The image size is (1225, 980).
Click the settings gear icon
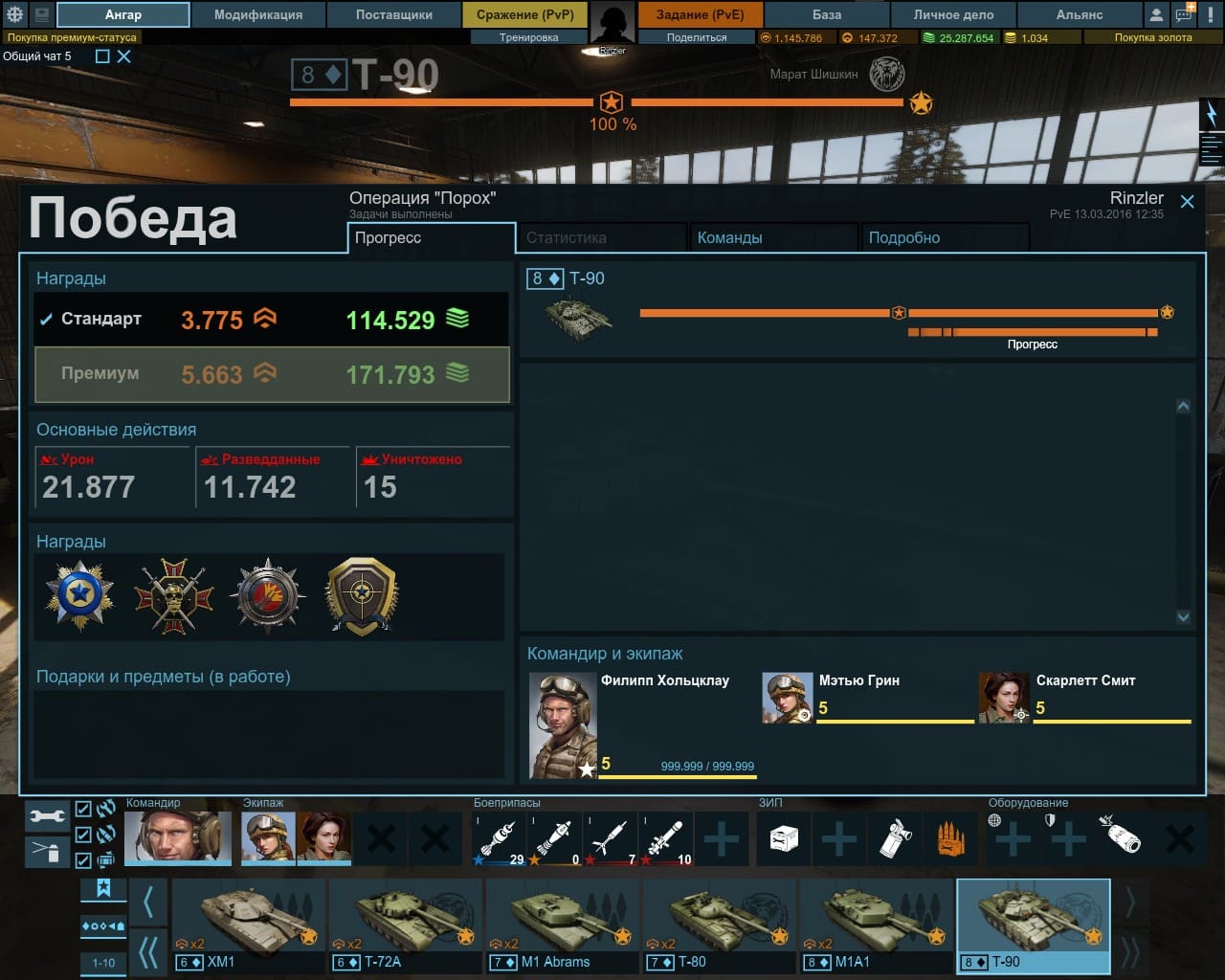15,14
